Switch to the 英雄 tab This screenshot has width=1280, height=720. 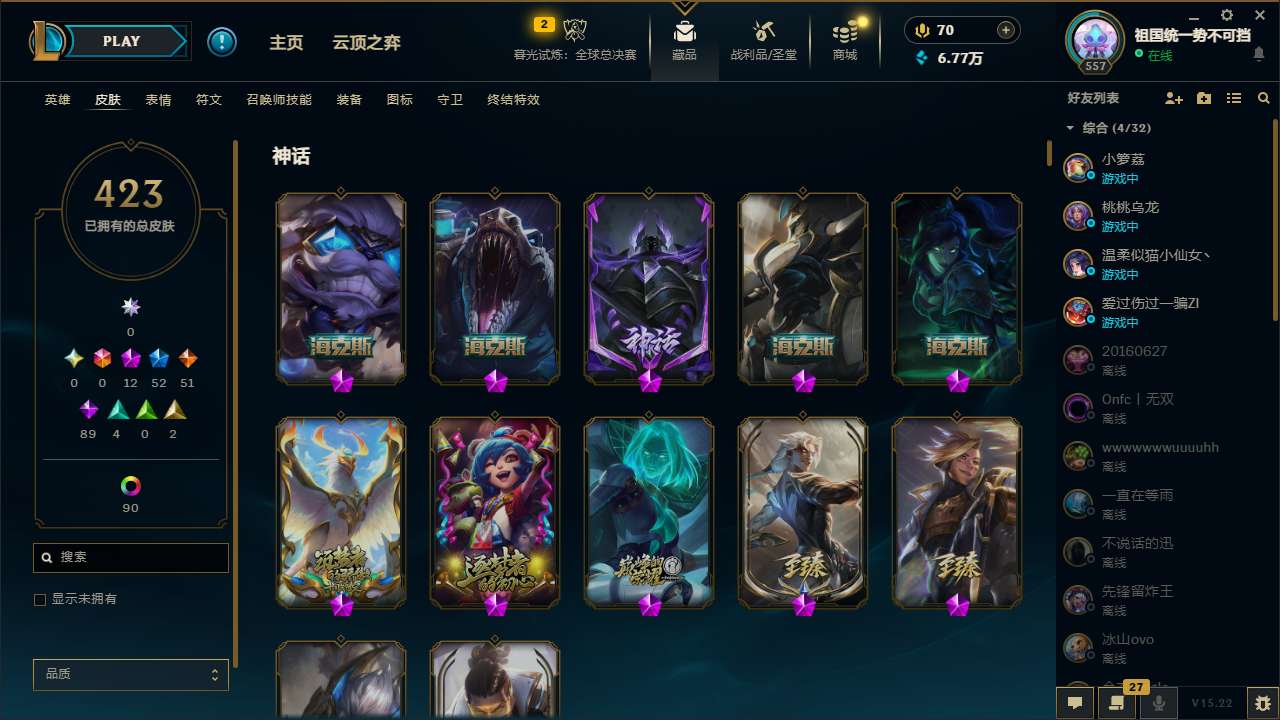[57, 100]
